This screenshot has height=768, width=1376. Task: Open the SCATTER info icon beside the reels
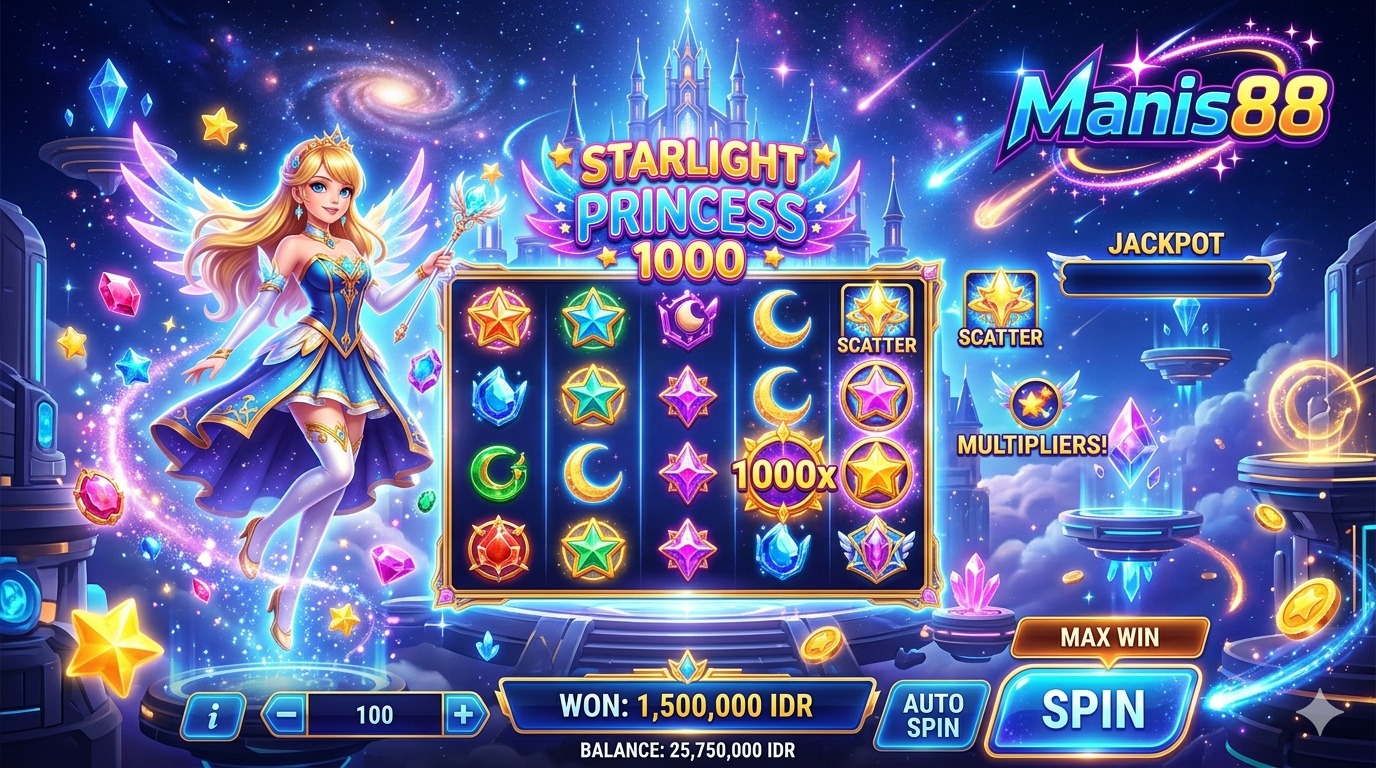point(1000,308)
